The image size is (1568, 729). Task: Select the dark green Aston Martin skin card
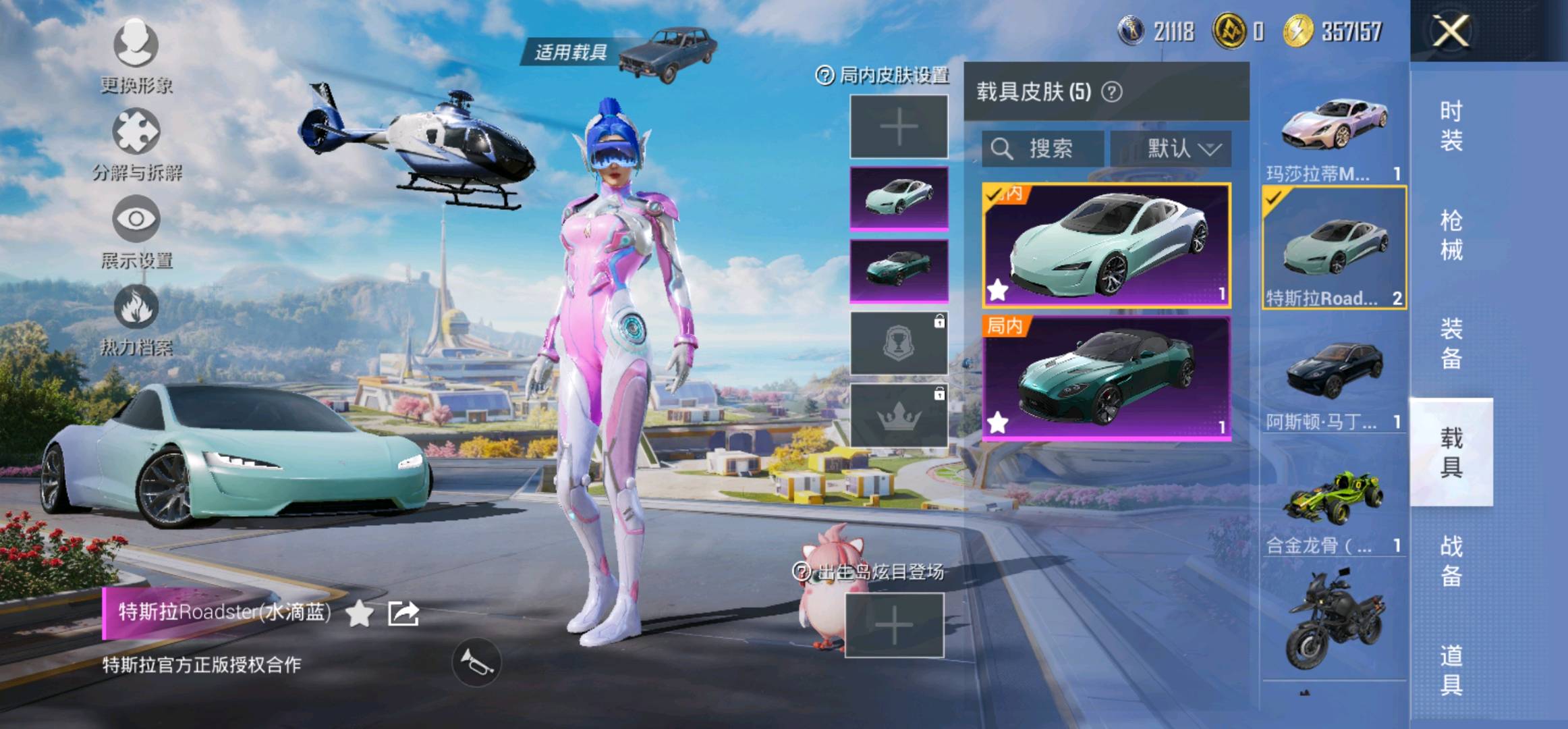[x=1106, y=378]
